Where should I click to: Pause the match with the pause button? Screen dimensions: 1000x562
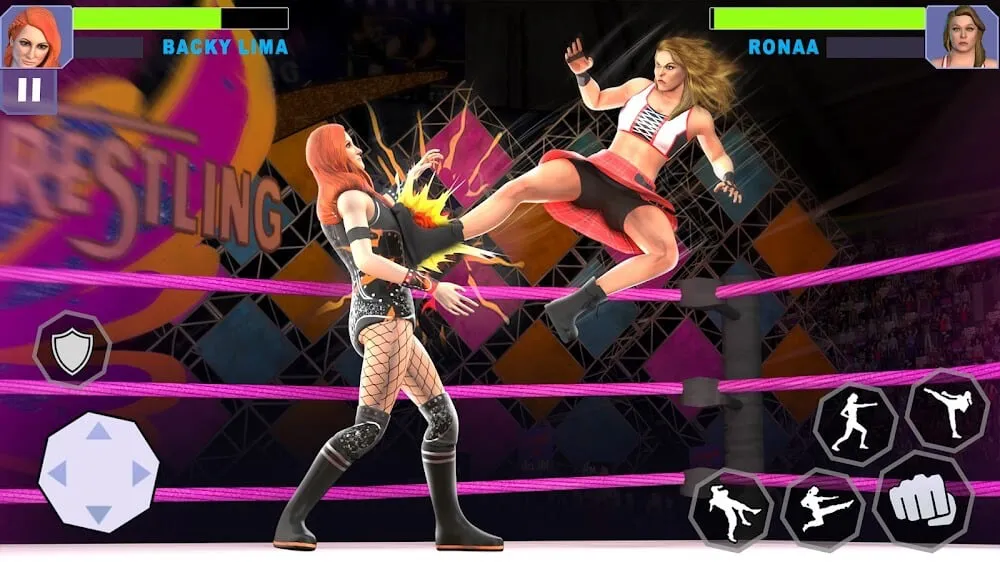click(x=29, y=91)
